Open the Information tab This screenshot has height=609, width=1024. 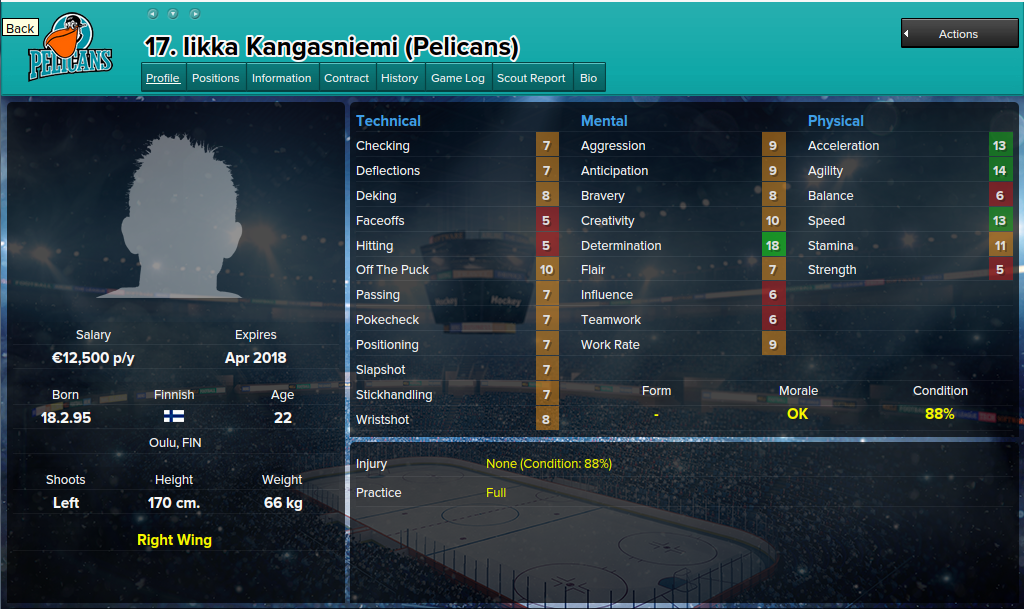[281, 78]
